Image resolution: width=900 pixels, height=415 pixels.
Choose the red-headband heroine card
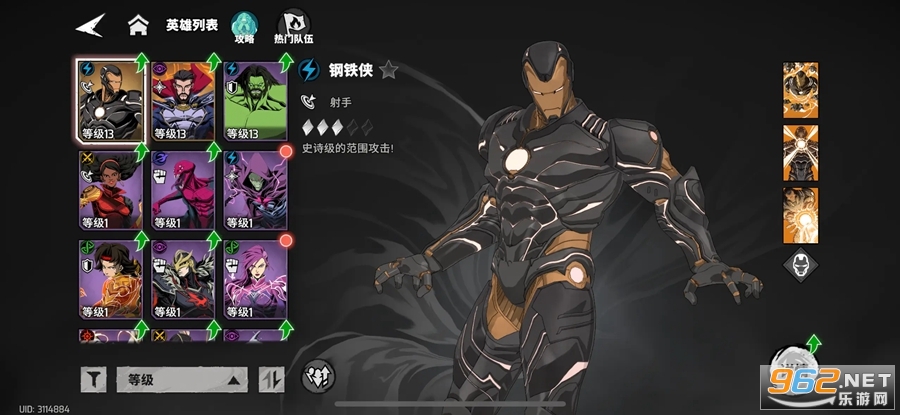click(109, 278)
